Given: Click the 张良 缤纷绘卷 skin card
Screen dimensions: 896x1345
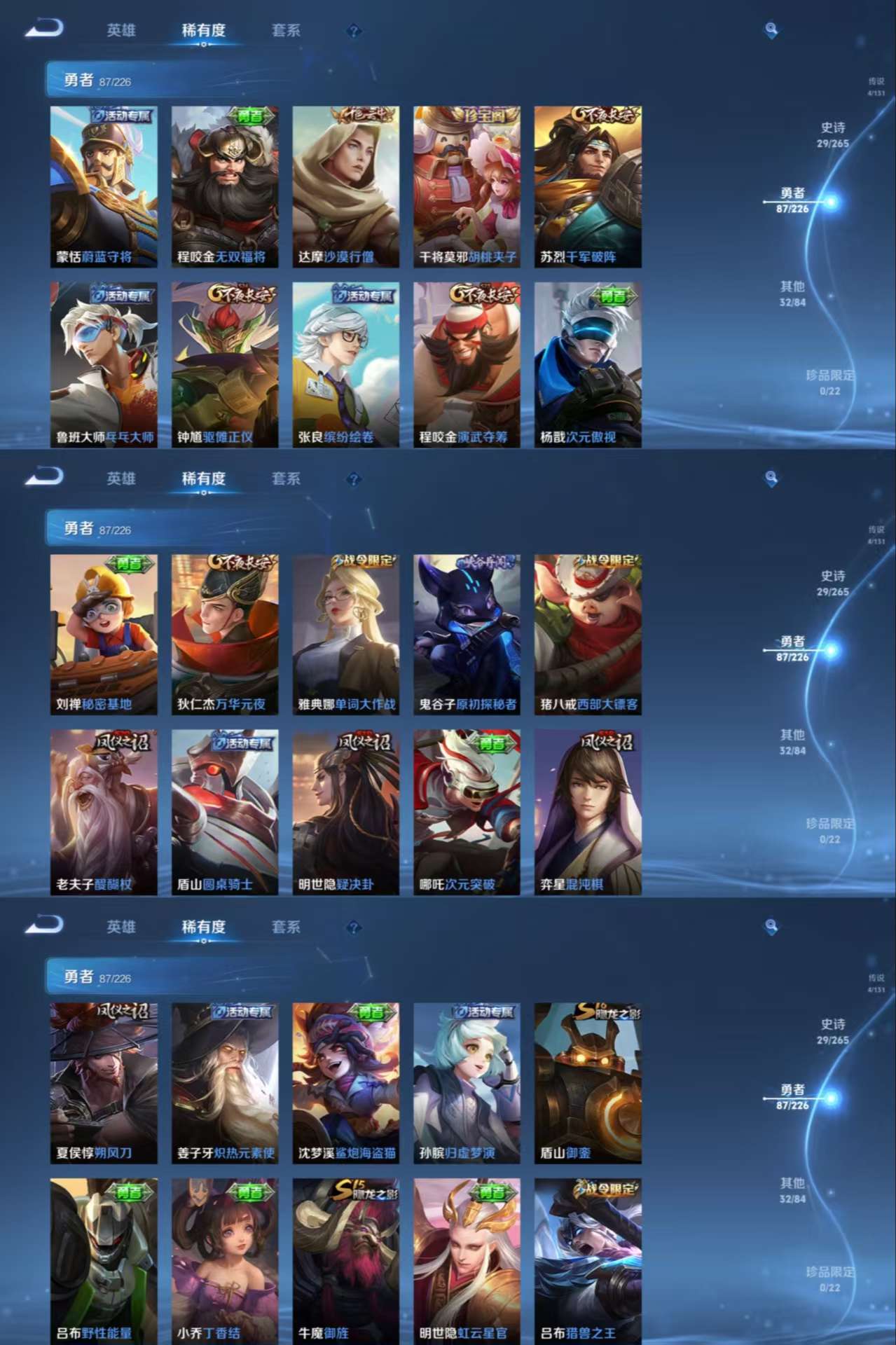Looking at the screenshot, I should (346, 364).
